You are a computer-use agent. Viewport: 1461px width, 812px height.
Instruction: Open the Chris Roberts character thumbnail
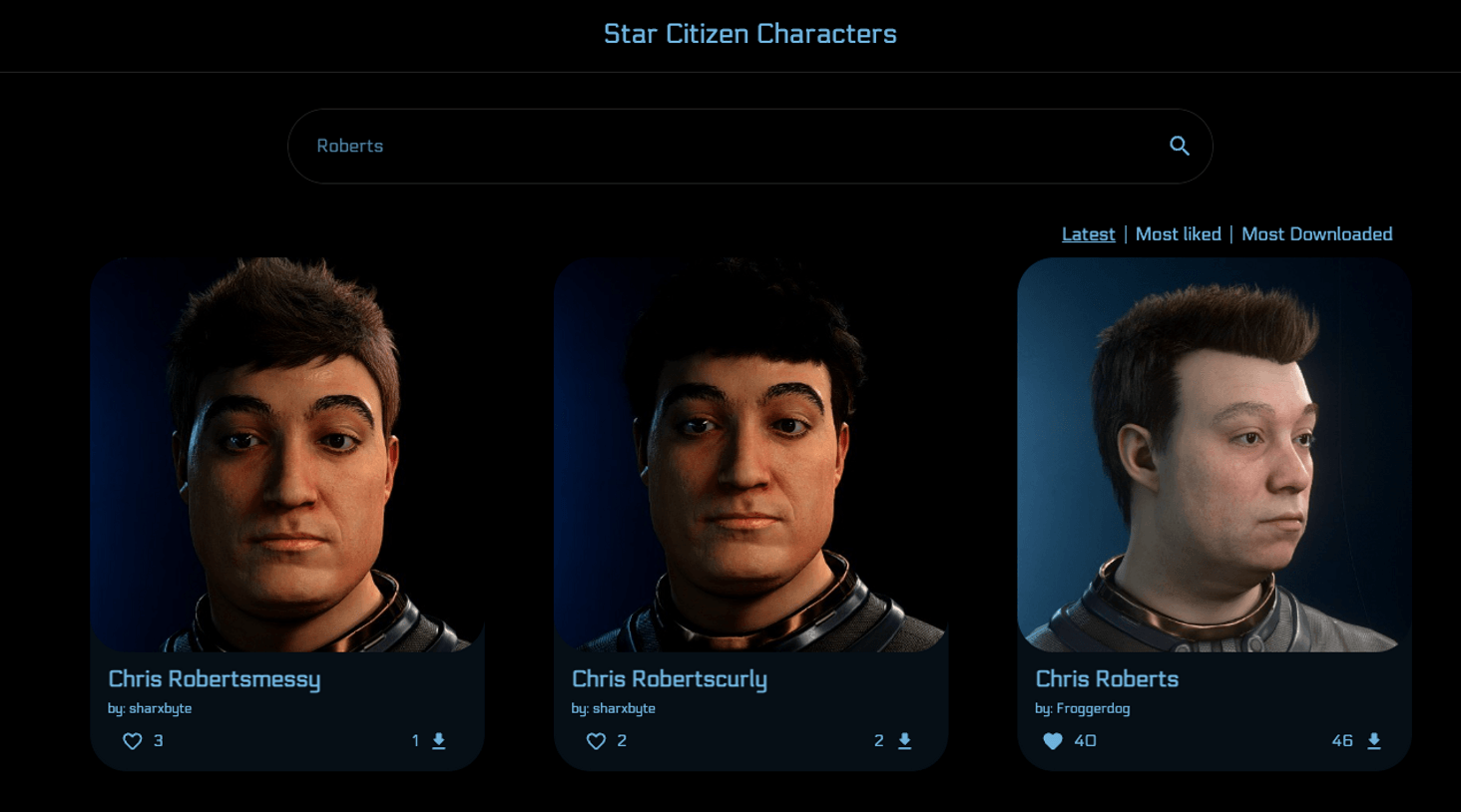point(1214,454)
